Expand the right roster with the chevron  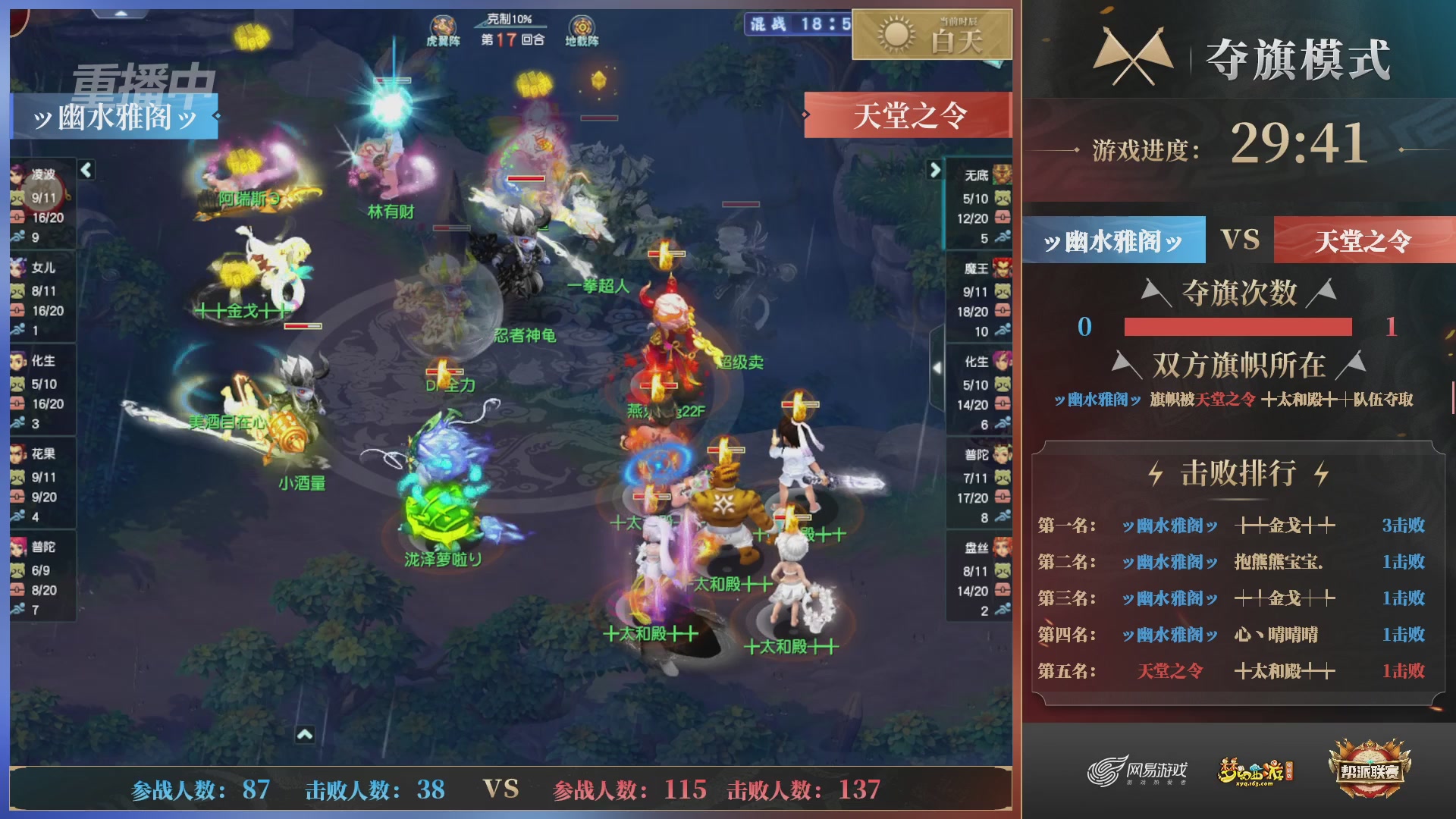(x=935, y=171)
